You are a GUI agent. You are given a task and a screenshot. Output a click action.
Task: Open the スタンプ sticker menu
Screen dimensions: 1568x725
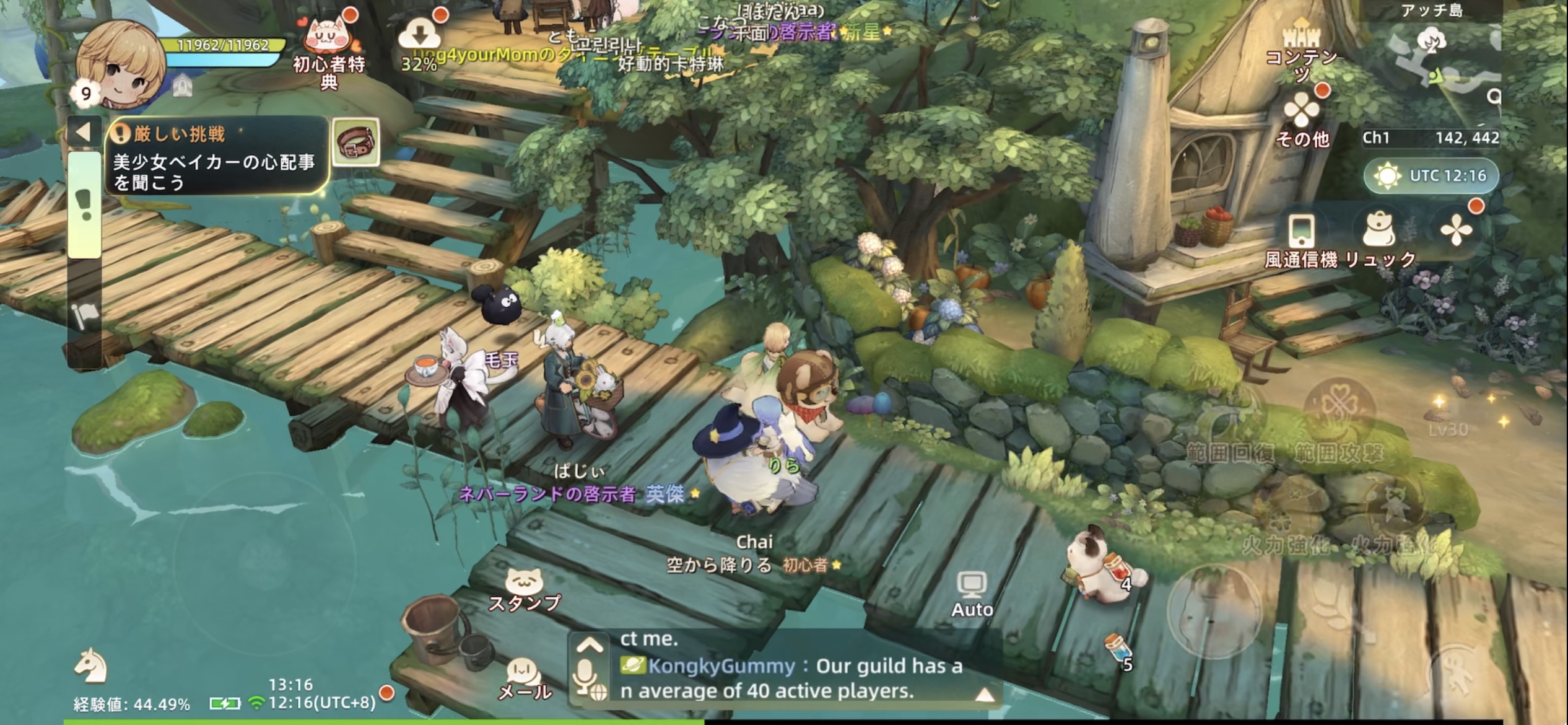pyautogui.click(x=524, y=590)
